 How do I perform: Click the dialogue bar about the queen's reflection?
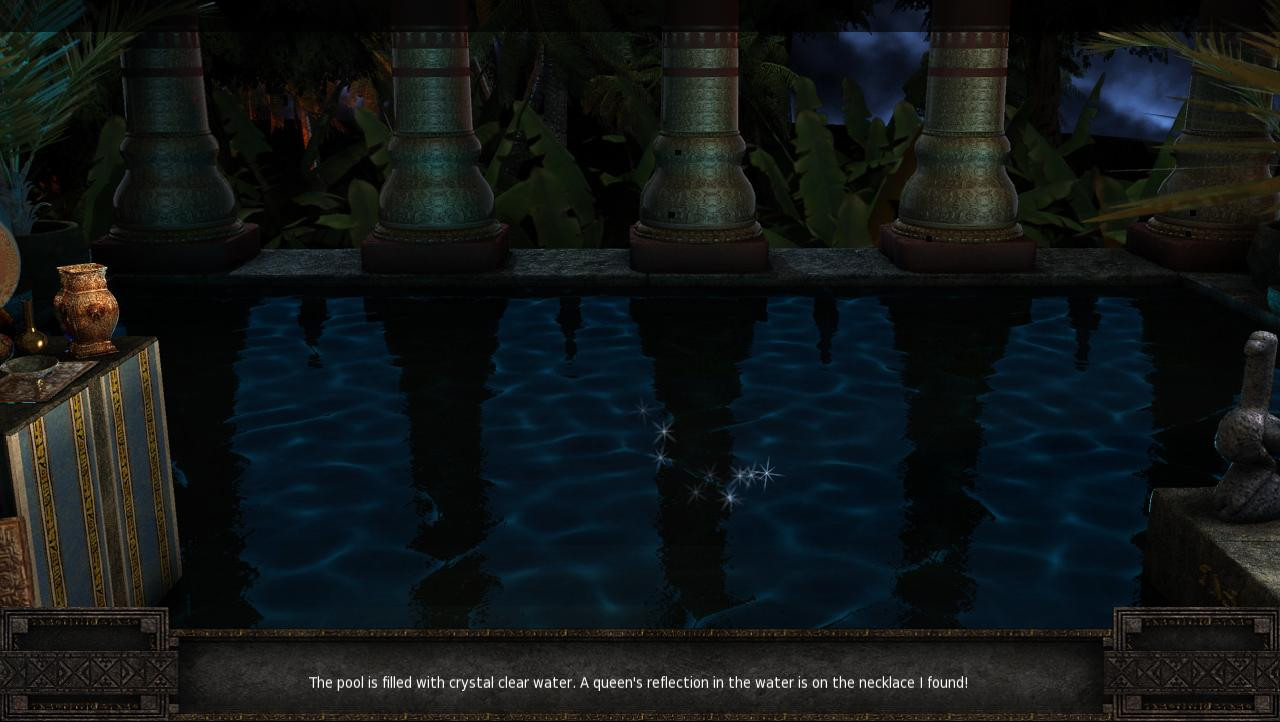(640, 683)
